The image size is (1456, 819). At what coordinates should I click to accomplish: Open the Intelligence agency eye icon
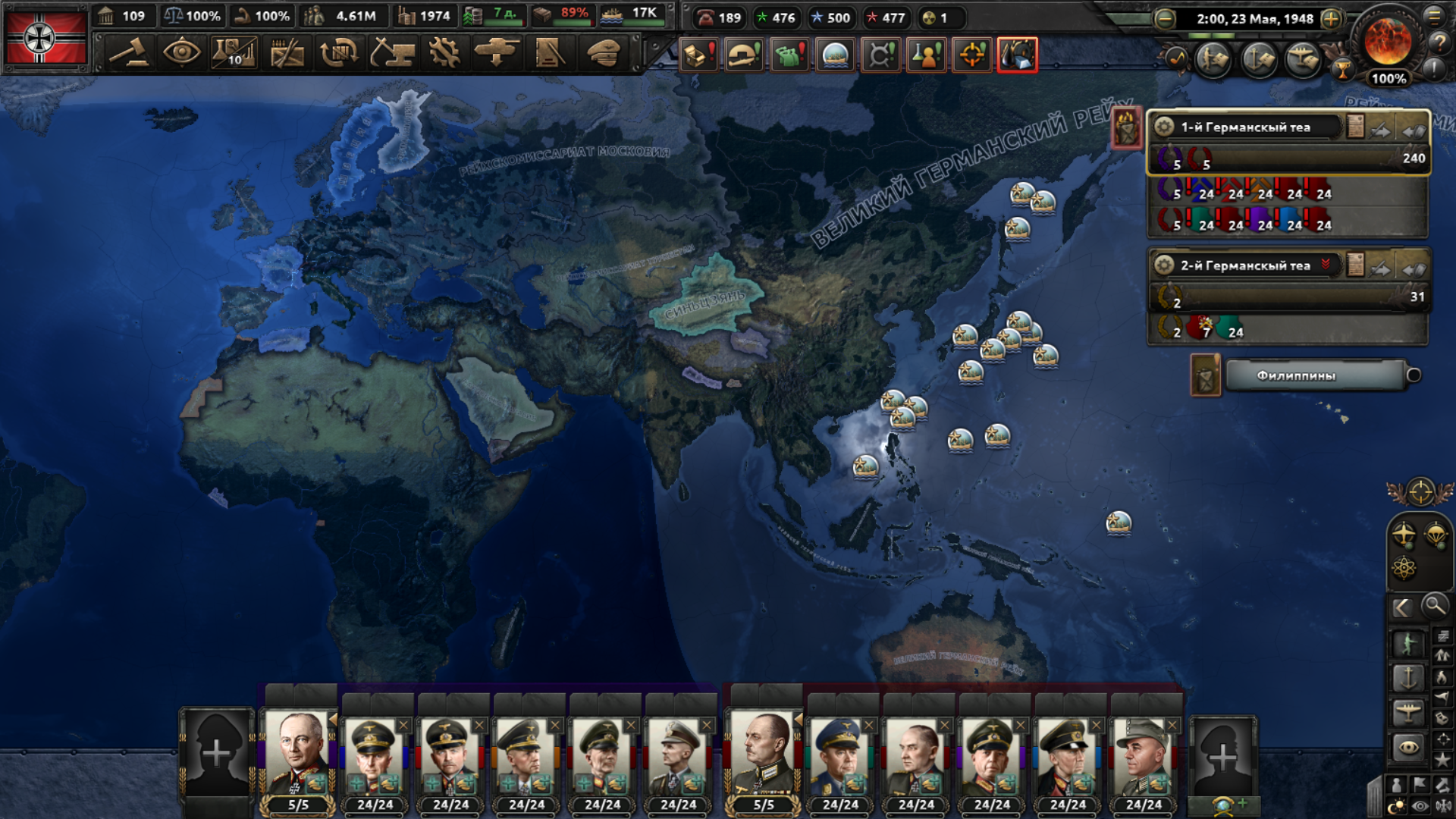(x=181, y=53)
